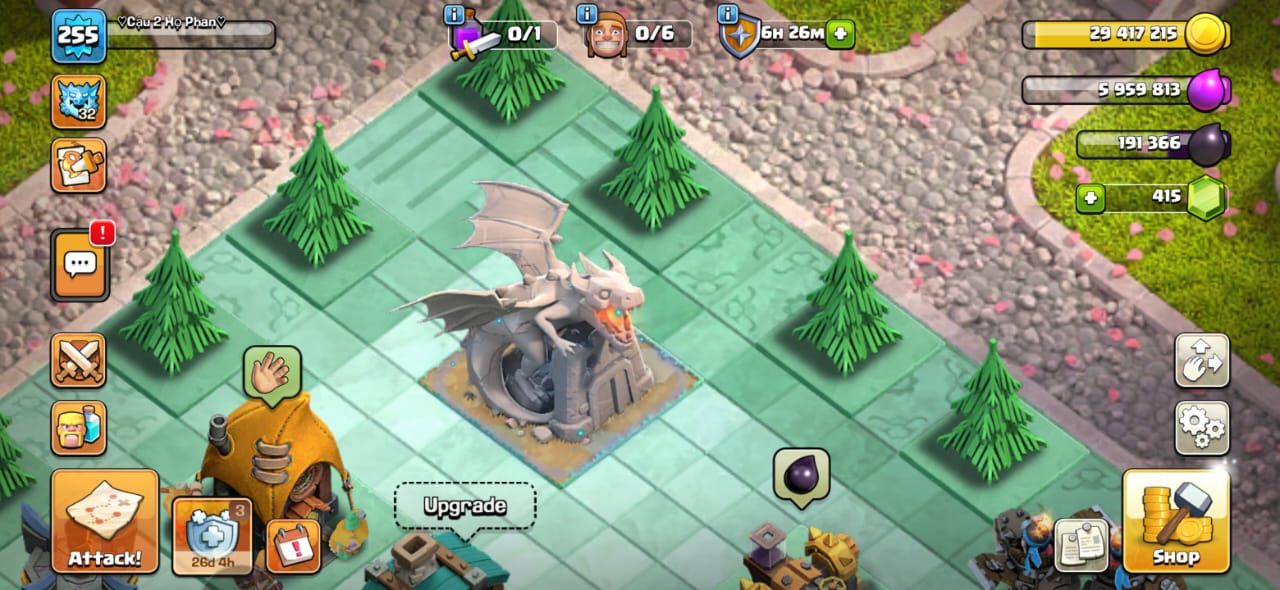1280x590 pixels.
Task: Tap the Attack! map button
Action: (105, 521)
